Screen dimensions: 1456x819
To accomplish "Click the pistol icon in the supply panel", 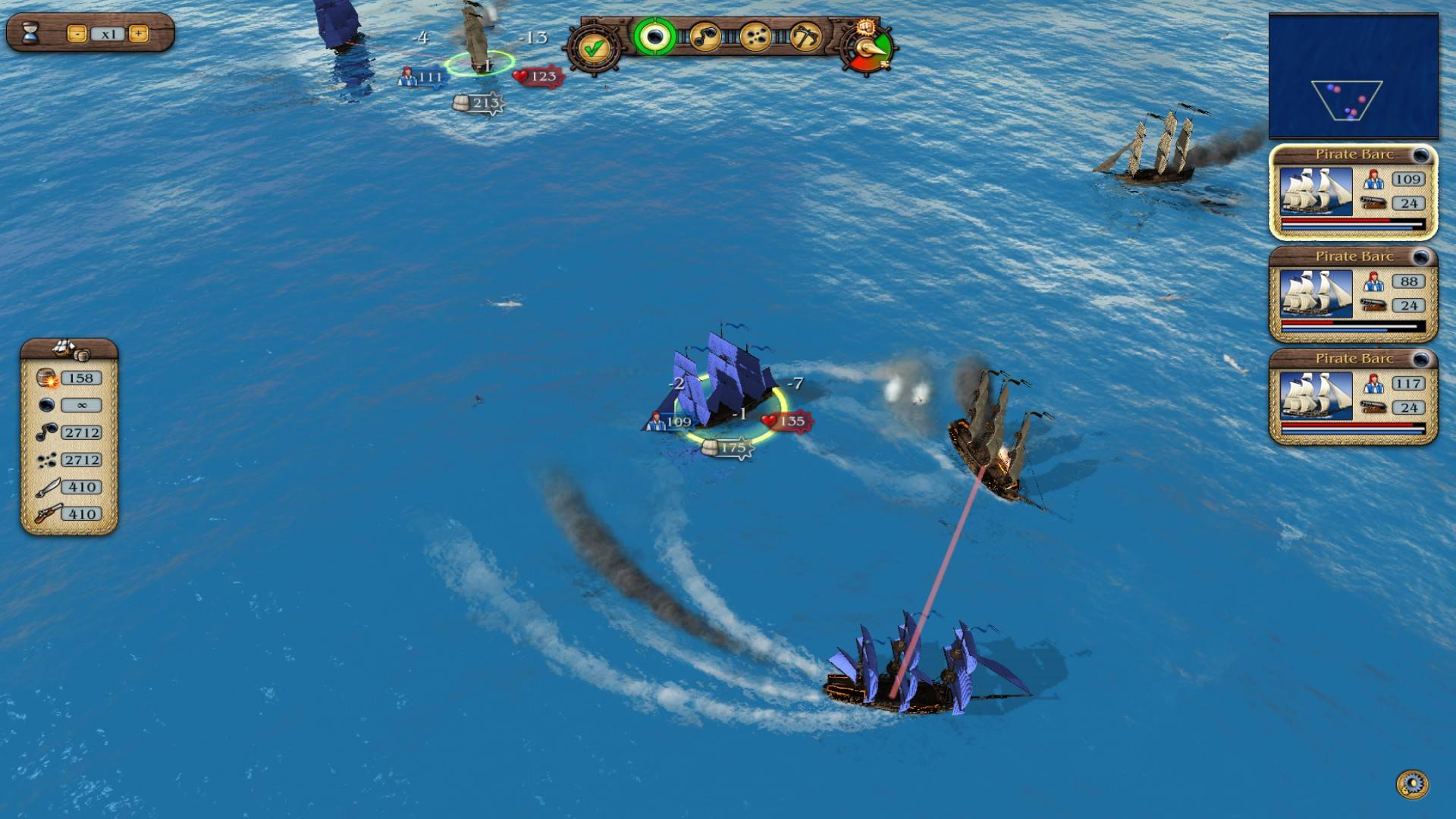I will [x=47, y=513].
